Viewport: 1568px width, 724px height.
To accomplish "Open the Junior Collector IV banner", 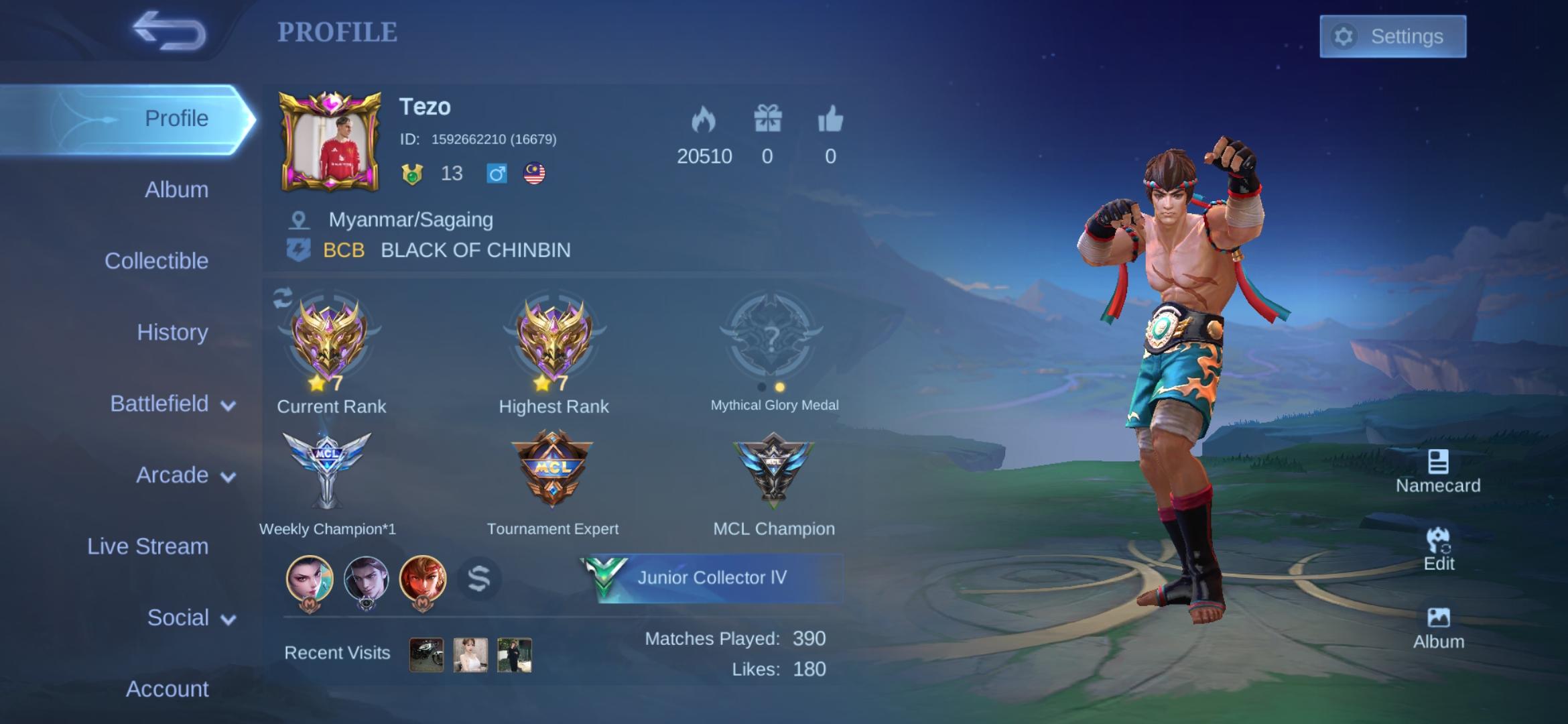I will pos(710,578).
